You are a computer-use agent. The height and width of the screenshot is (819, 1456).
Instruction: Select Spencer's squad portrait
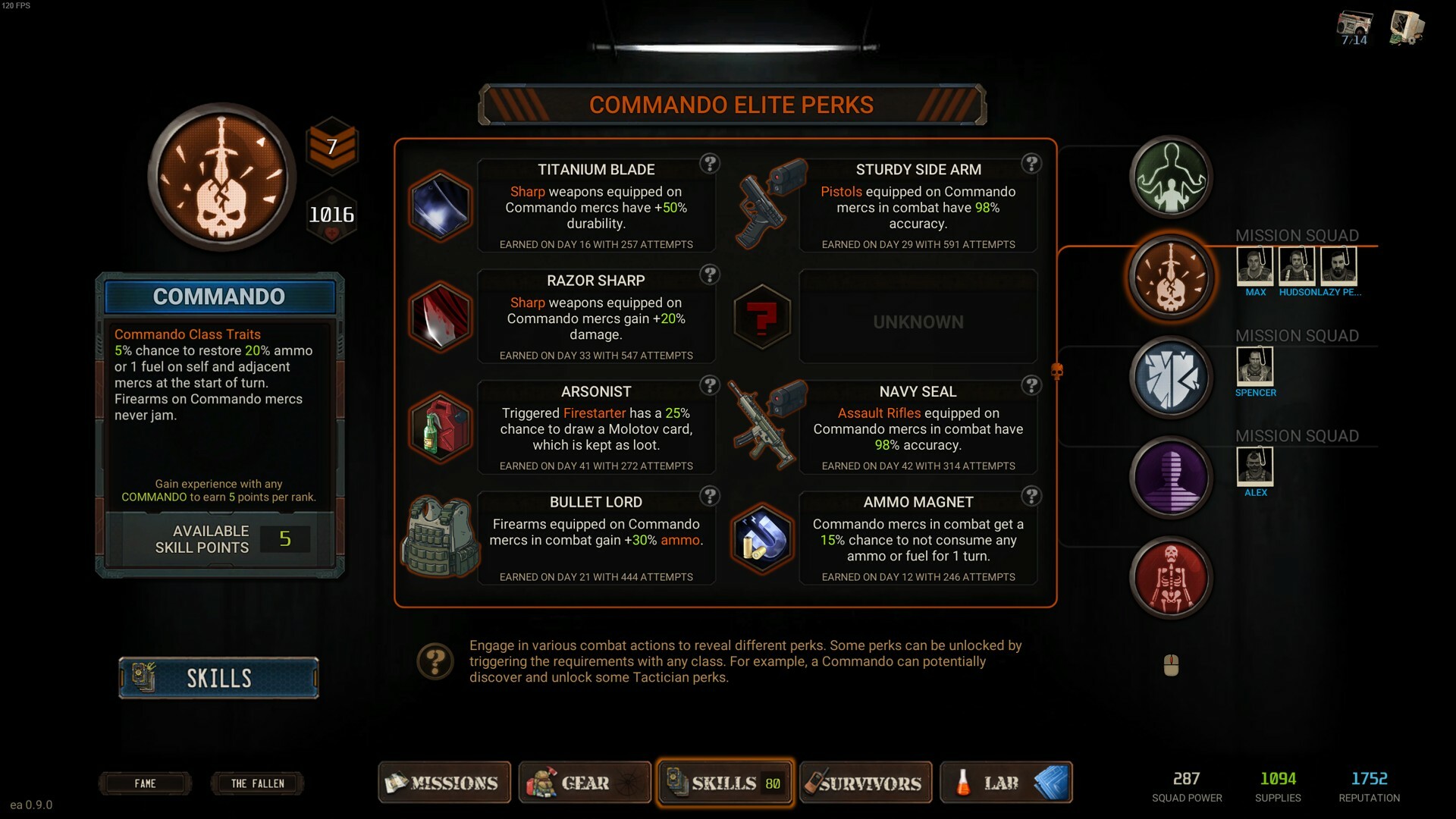tap(1255, 366)
